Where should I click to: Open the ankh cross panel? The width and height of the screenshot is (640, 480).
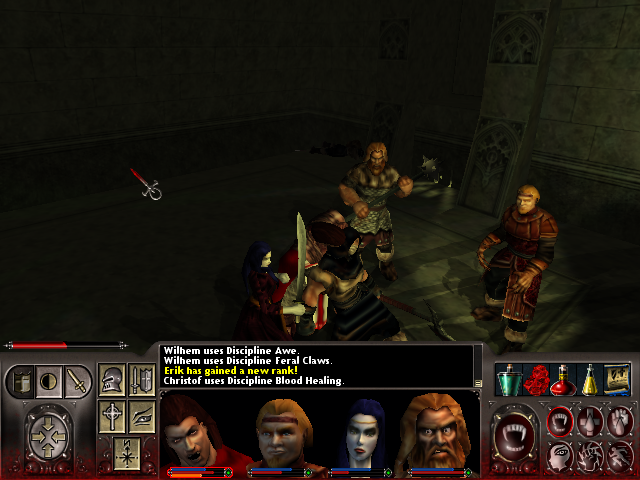coord(113,416)
